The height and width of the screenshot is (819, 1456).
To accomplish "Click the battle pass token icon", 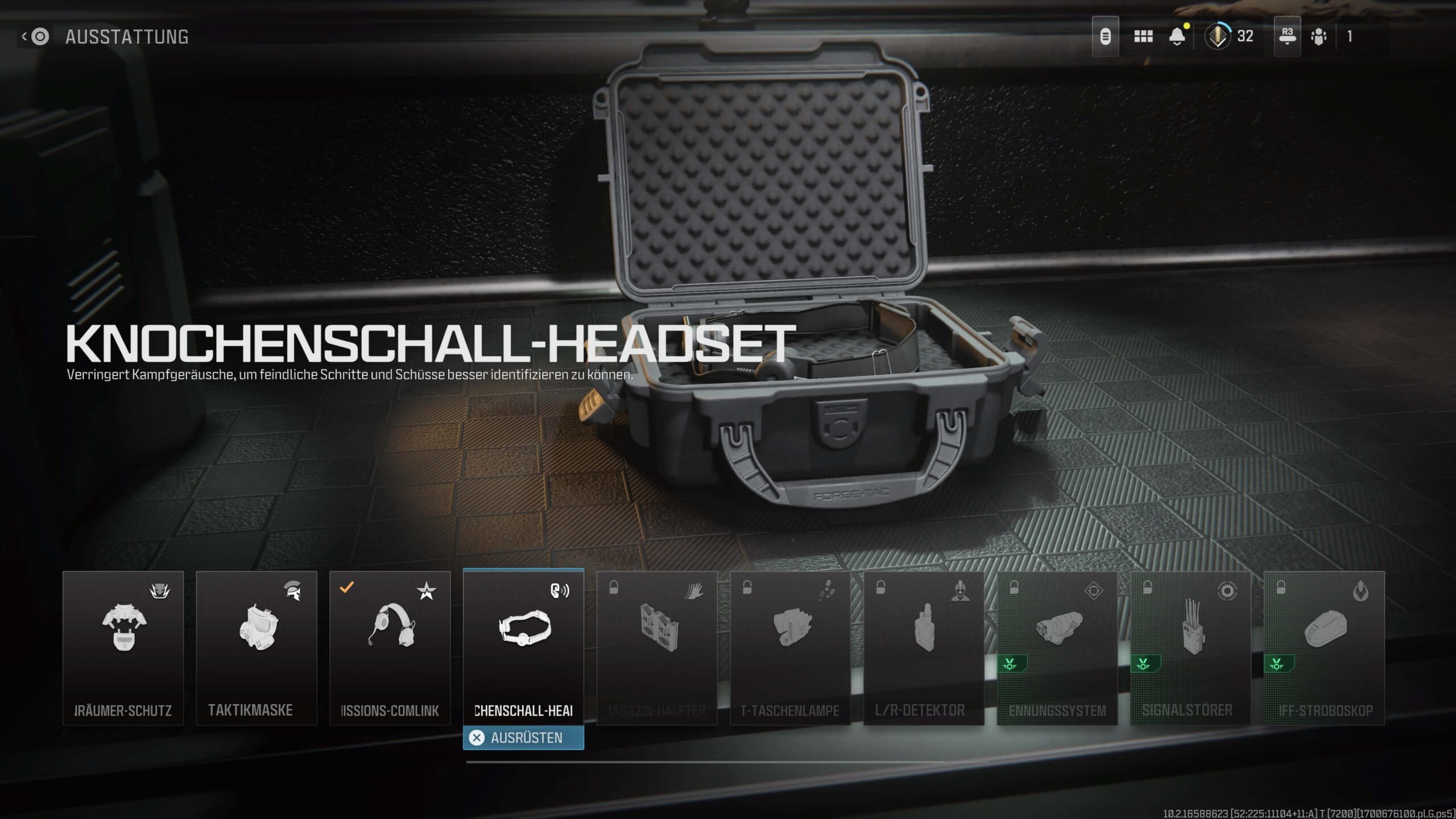I will [1105, 36].
